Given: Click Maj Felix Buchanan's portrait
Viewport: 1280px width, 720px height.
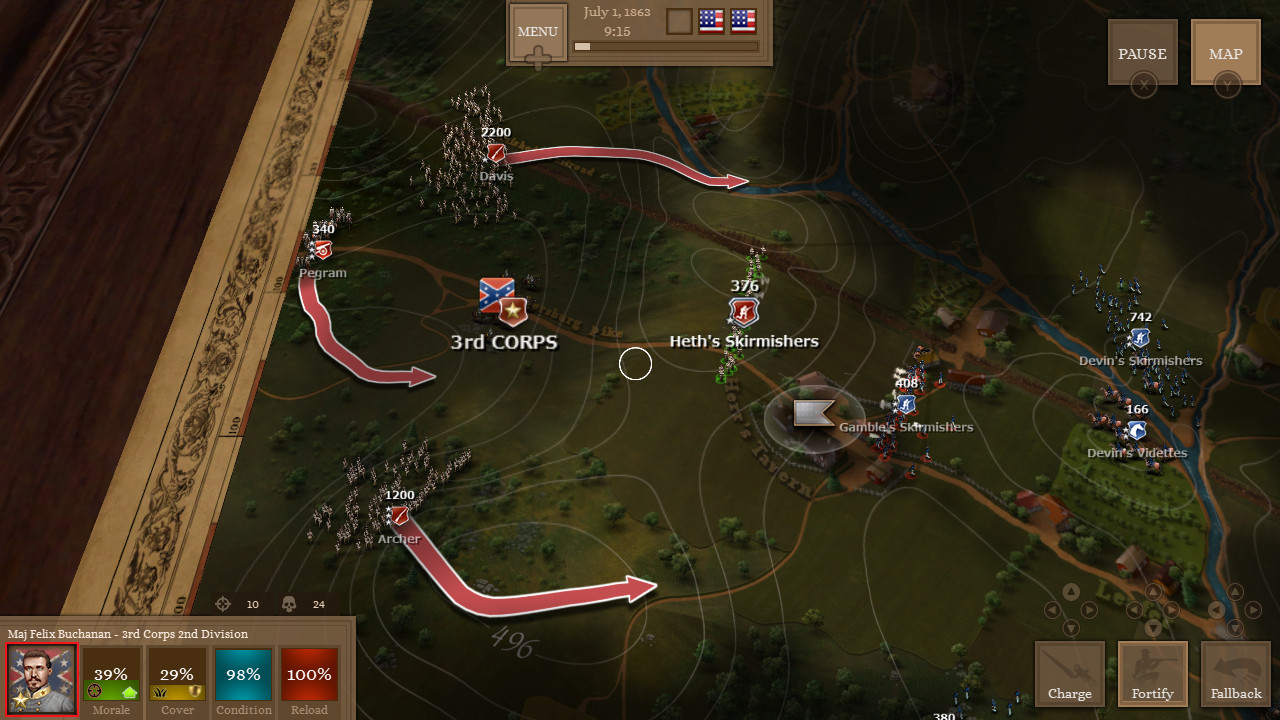Looking at the screenshot, I should [x=40, y=679].
